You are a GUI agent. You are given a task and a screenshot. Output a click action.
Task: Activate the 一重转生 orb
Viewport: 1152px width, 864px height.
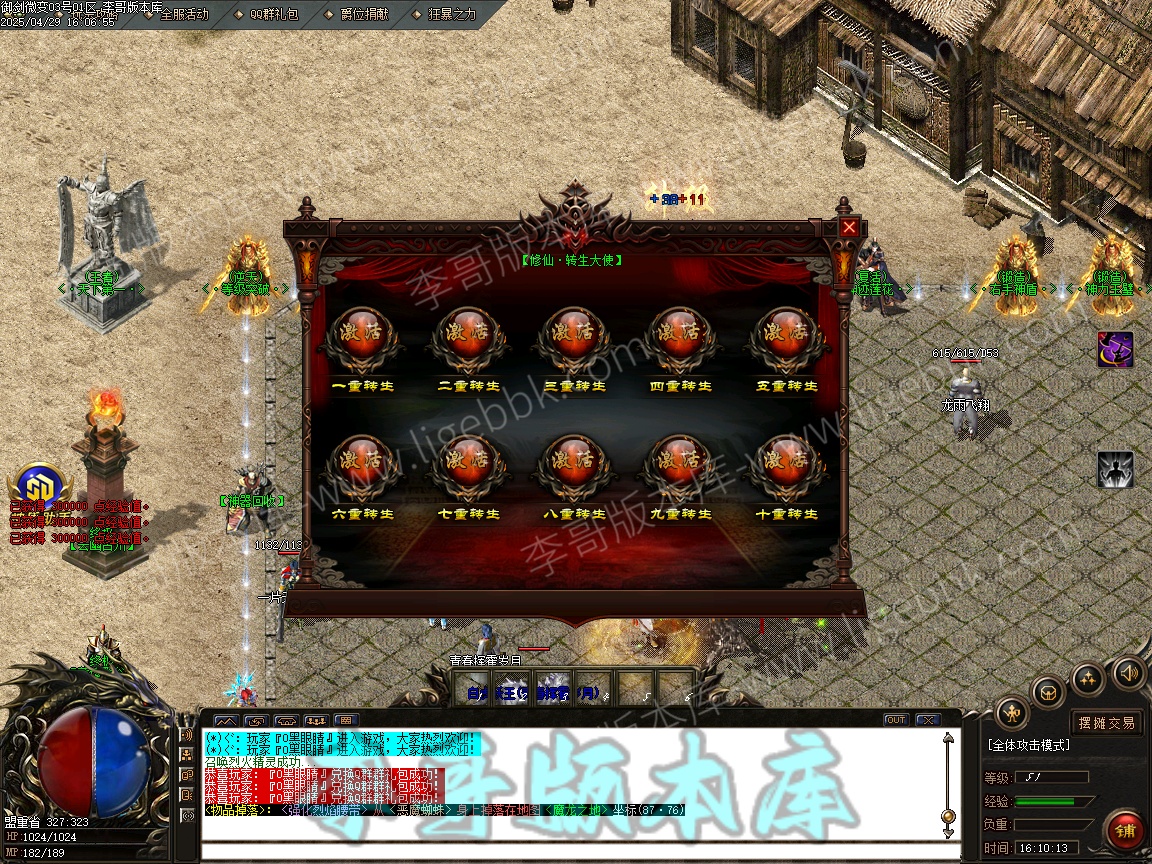pyautogui.click(x=363, y=337)
